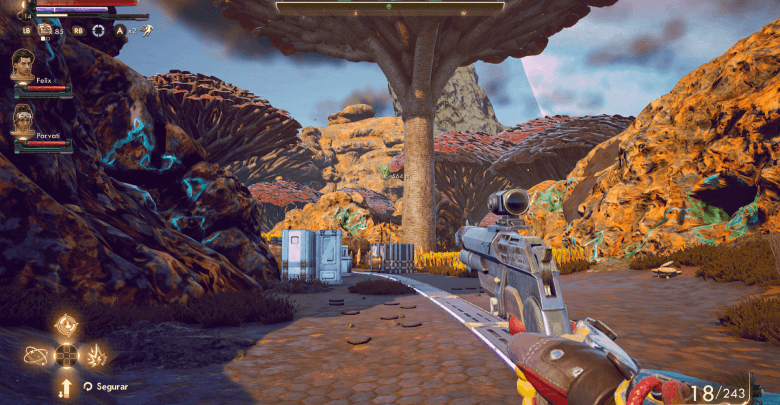The height and width of the screenshot is (405, 780).
Task: Select Felix's companion portrait
Action: 24,65
